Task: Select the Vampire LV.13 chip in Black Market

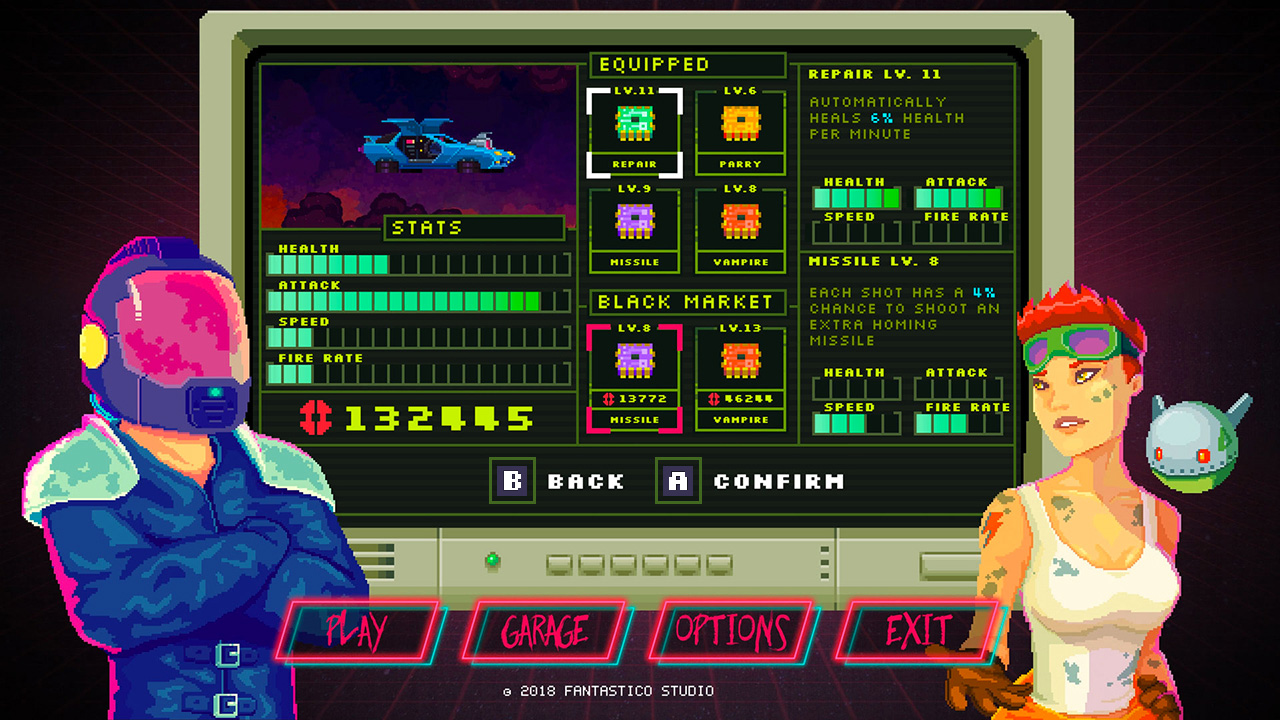Action: 740,360
